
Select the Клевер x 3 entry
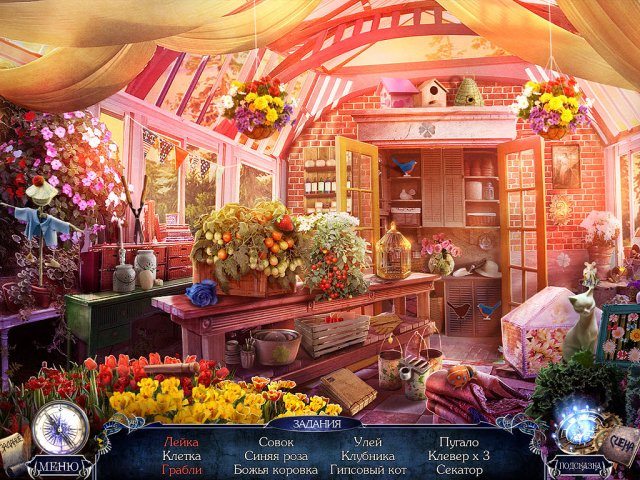click(x=459, y=455)
